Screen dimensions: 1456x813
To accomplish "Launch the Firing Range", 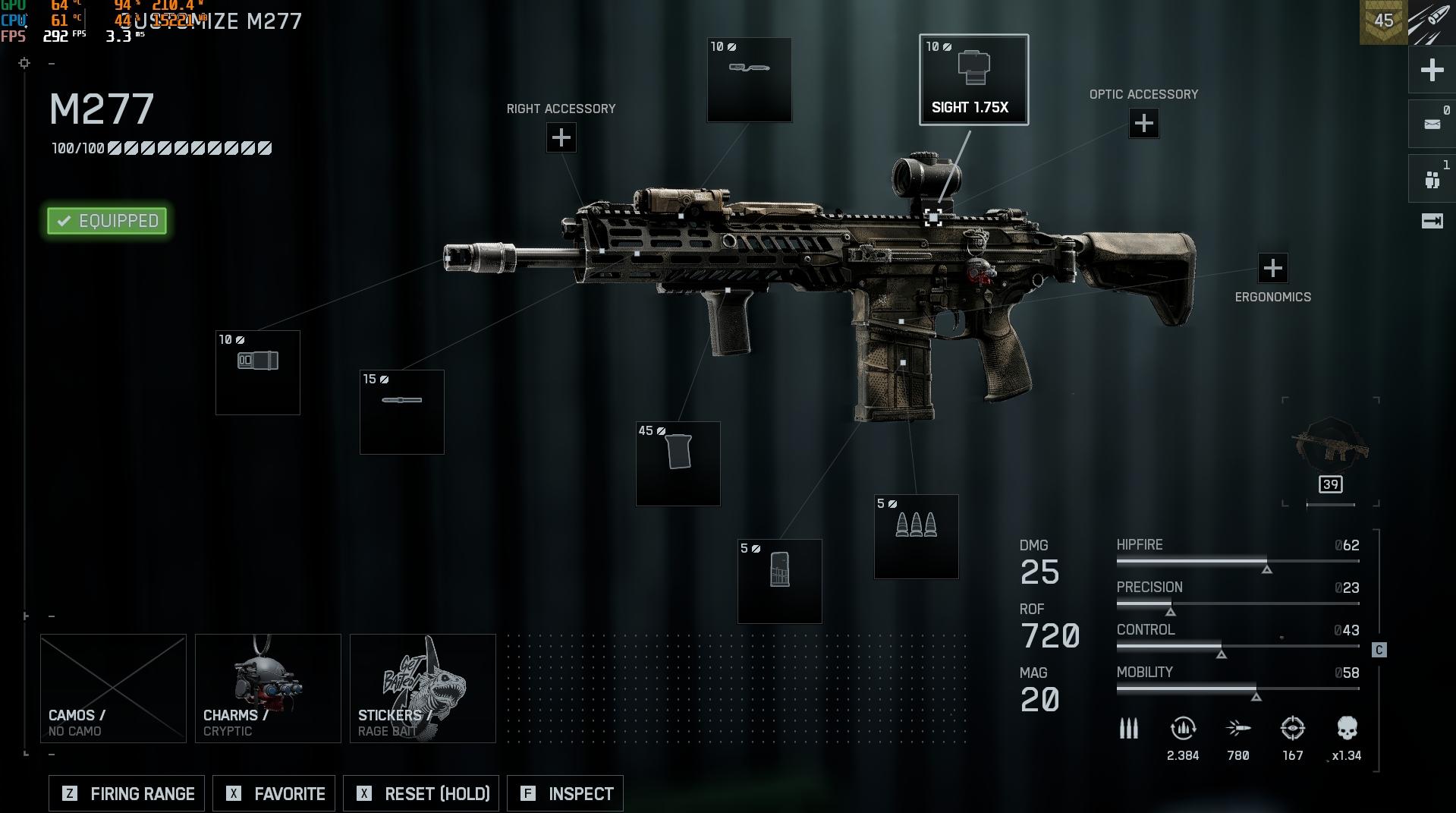I will [x=127, y=794].
